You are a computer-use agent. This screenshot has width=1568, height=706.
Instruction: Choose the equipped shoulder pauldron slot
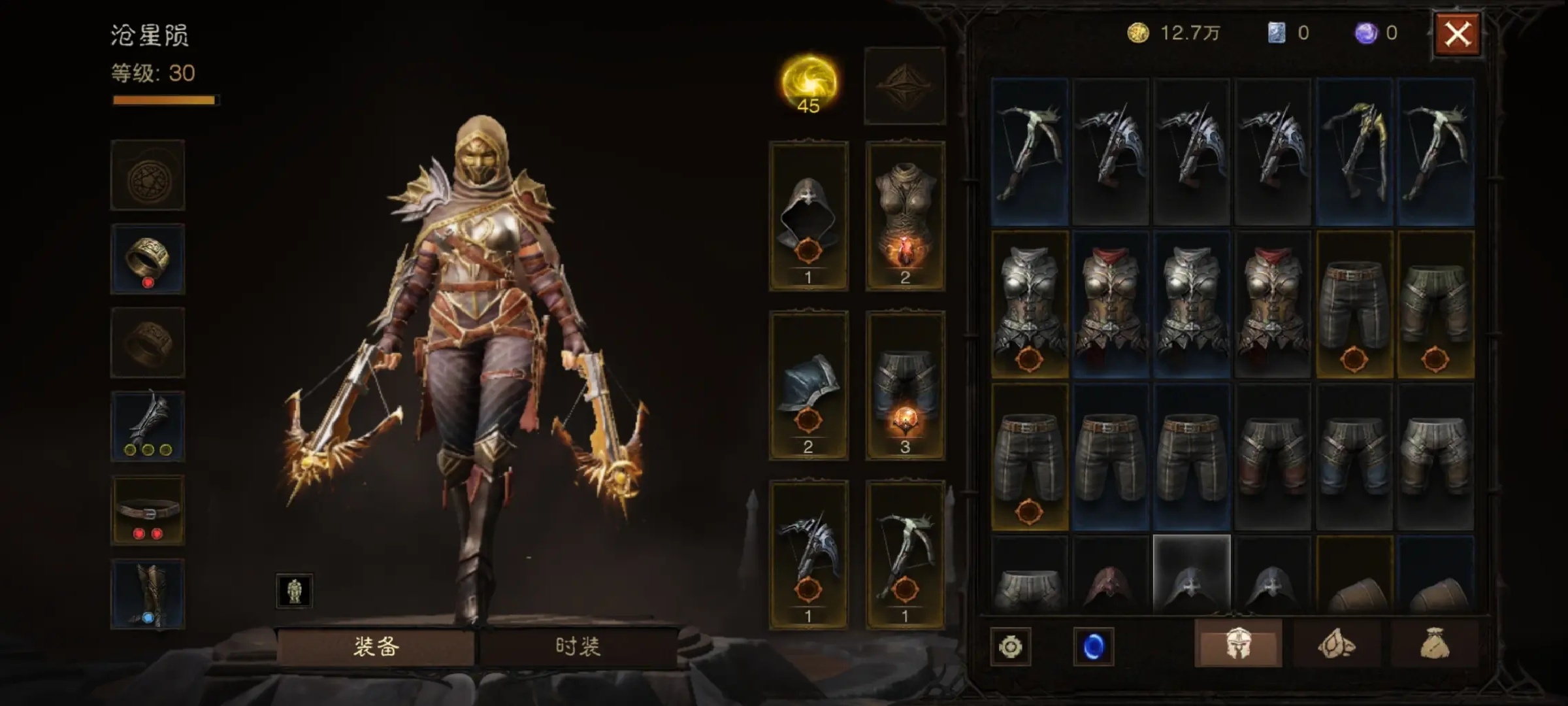(808, 386)
